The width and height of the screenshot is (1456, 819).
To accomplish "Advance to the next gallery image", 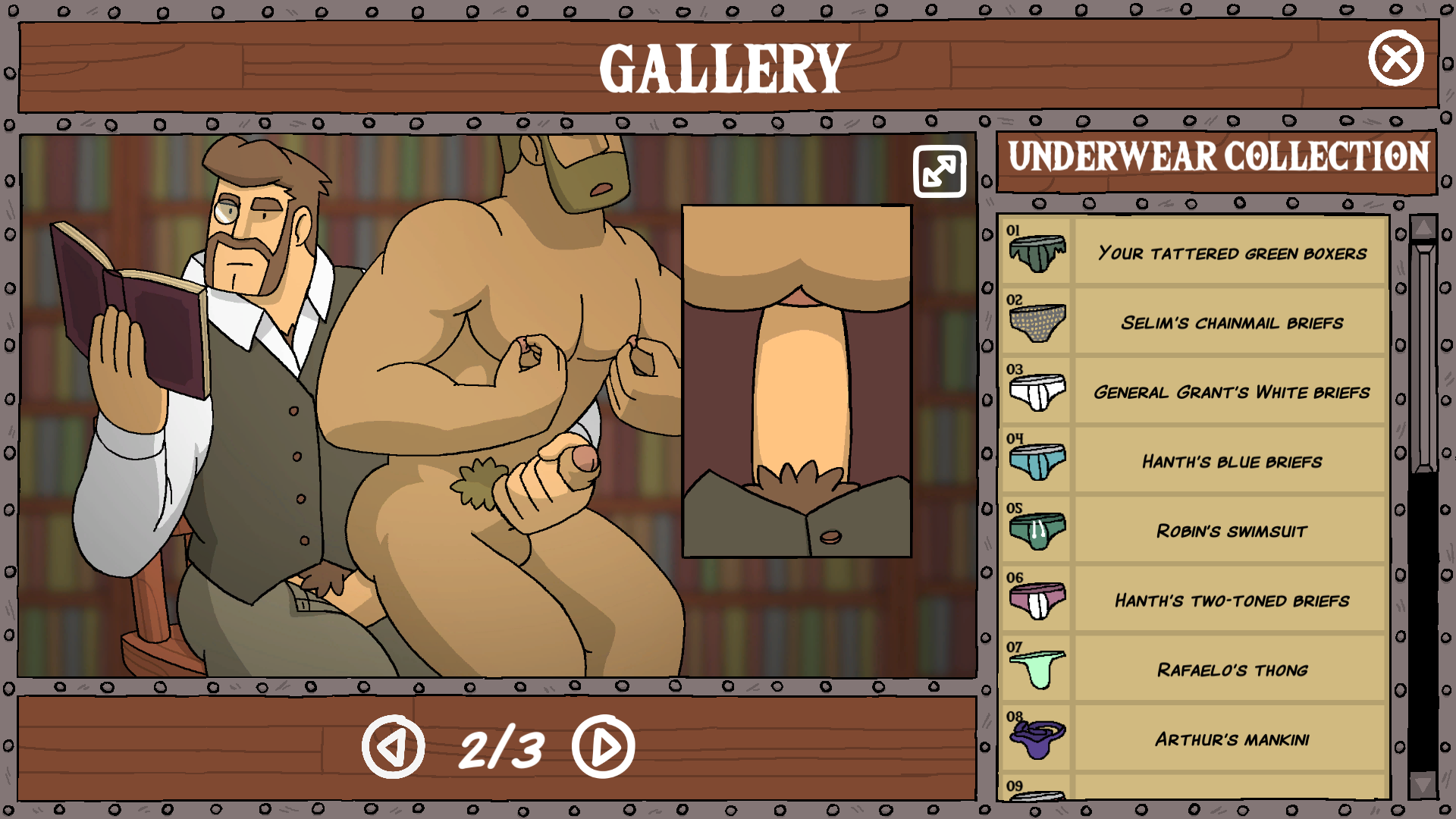I will (x=604, y=747).
